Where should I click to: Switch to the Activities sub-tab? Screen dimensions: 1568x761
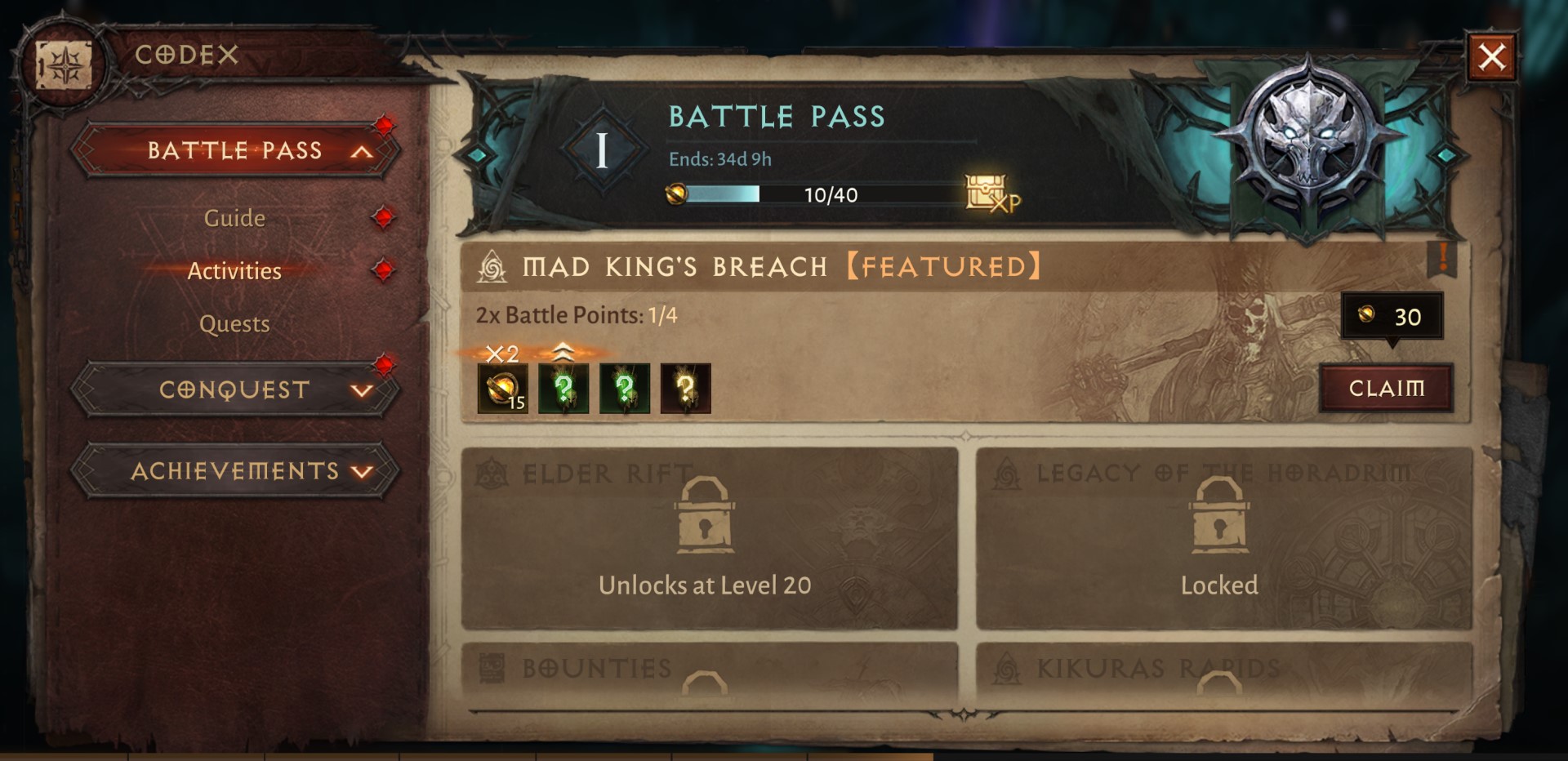[234, 271]
